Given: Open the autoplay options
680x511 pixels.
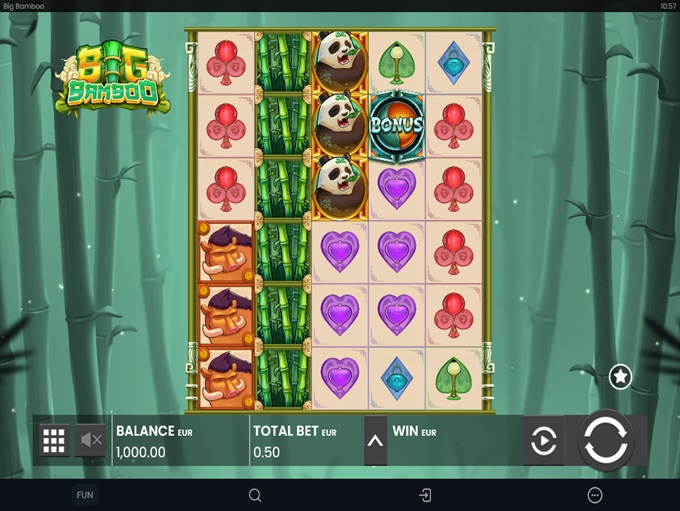Looking at the screenshot, I should coord(543,441).
